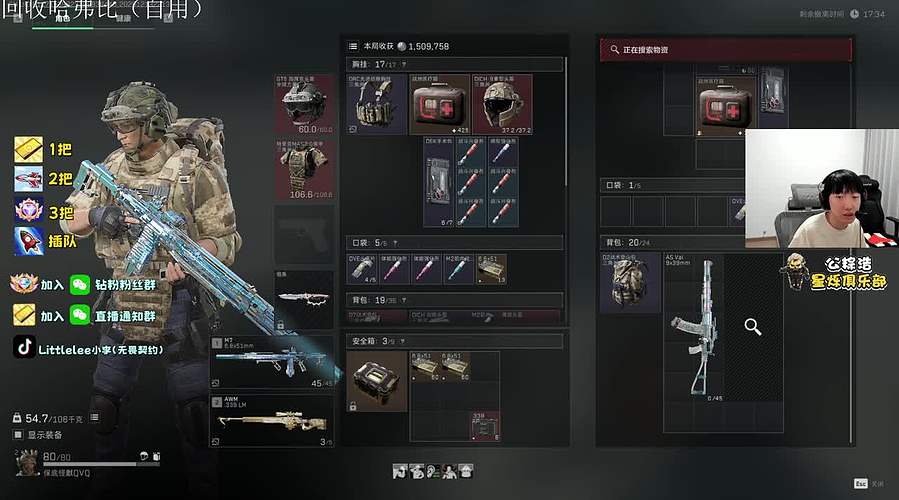Image resolution: width=899 pixels, height=500 pixels.
Task: Click the magnifier on the searching loot slot
Action: coord(753,326)
